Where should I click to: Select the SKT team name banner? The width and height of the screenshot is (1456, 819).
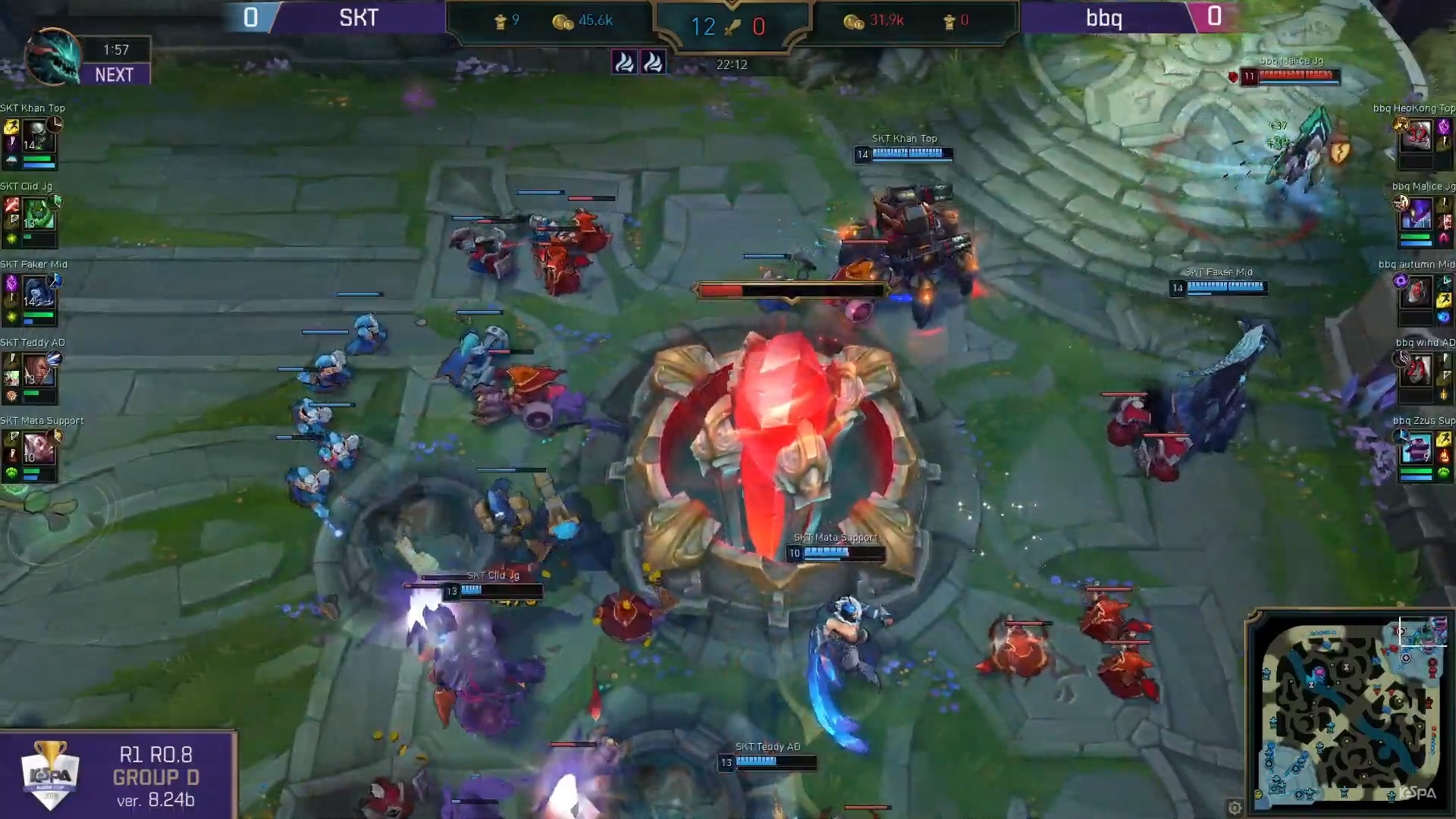[x=358, y=18]
